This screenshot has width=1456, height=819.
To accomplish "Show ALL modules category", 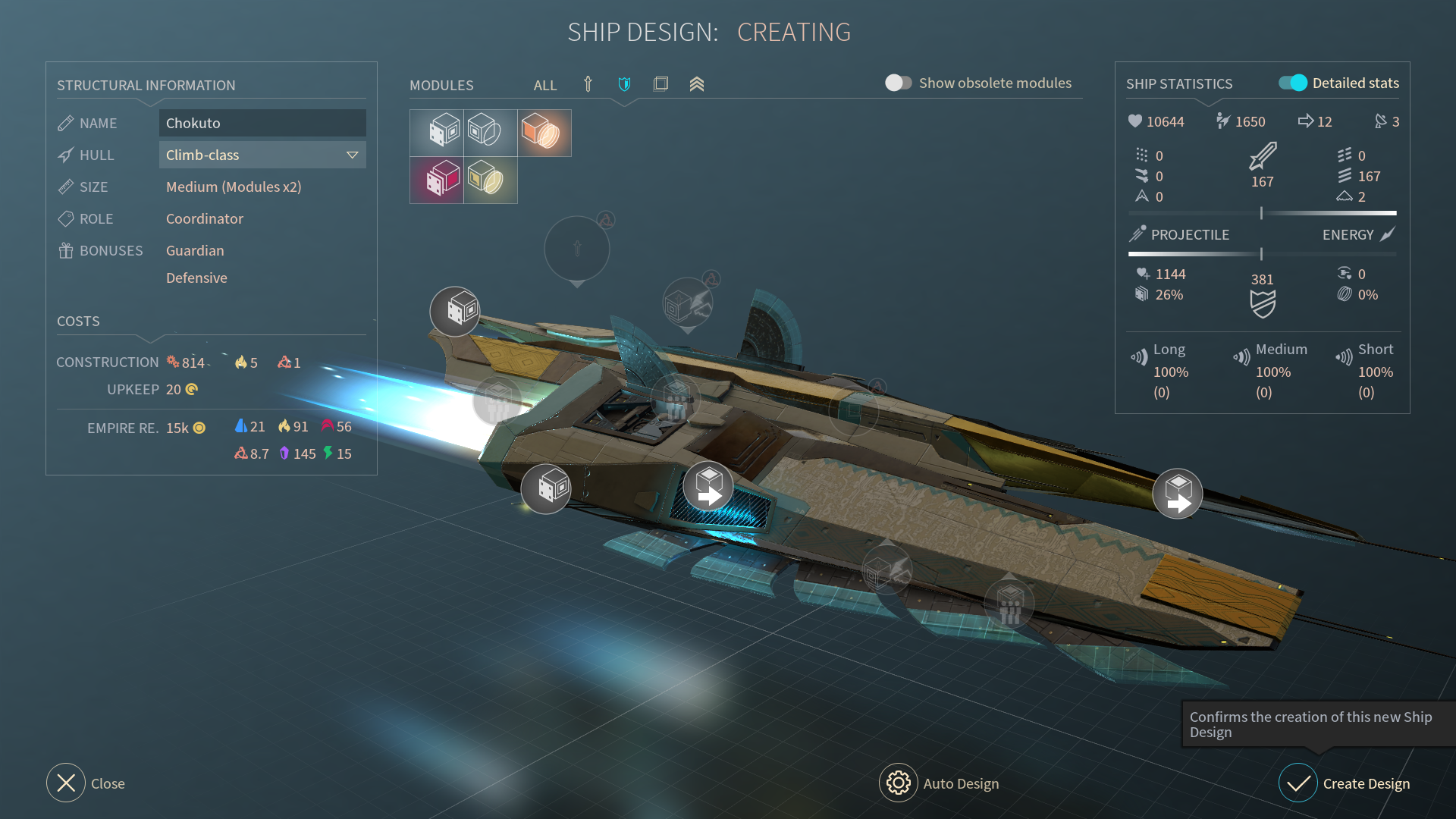I will 544,85.
